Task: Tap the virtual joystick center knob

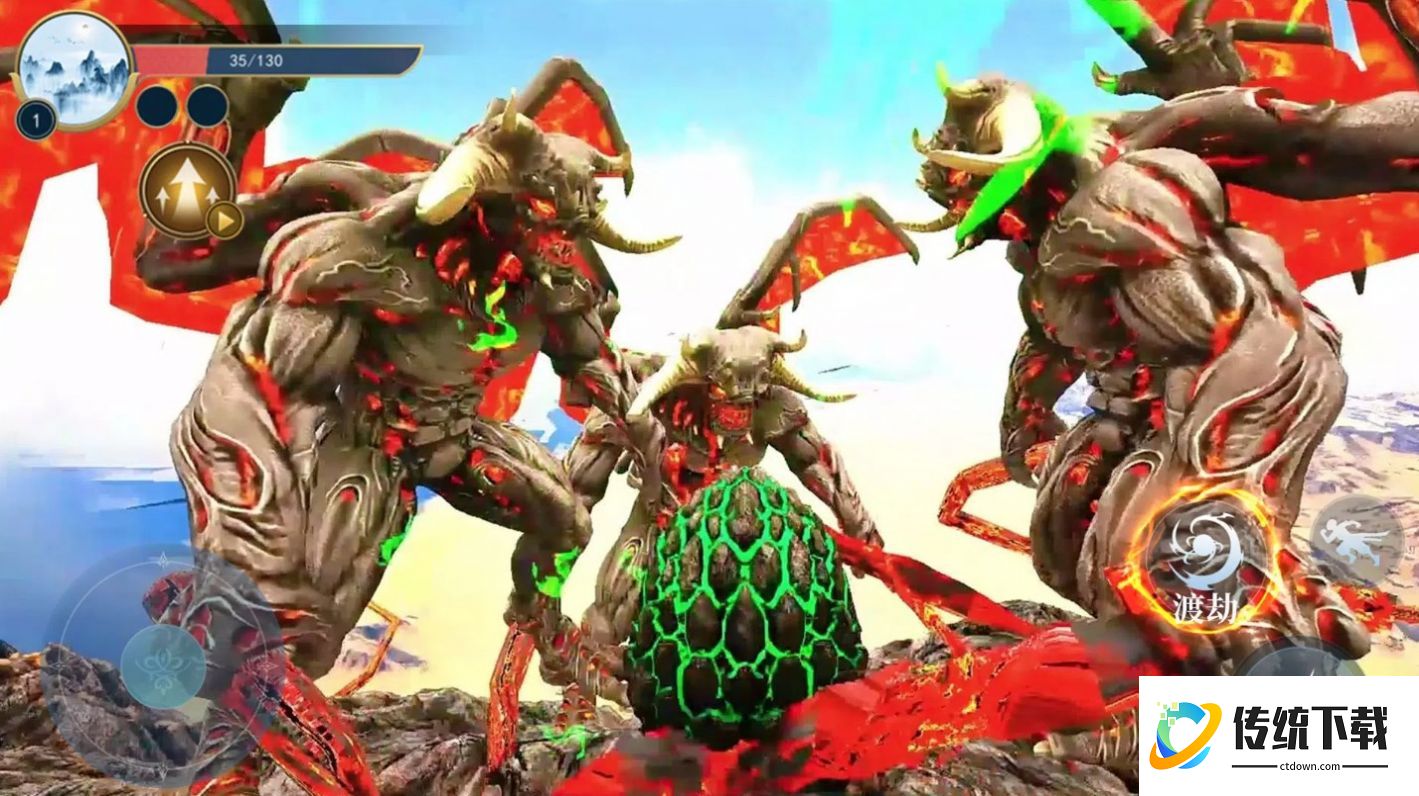Action: [x=163, y=666]
